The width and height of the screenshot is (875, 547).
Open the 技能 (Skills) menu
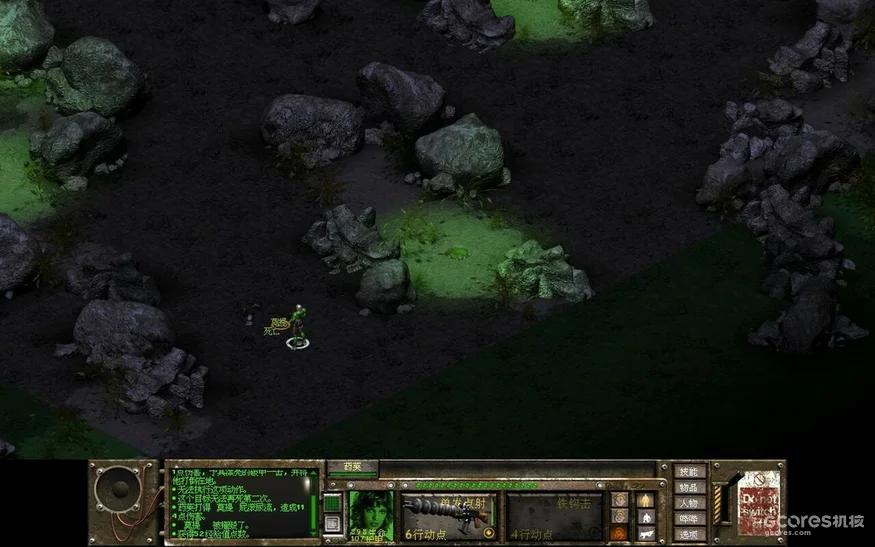(x=691, y=471)
